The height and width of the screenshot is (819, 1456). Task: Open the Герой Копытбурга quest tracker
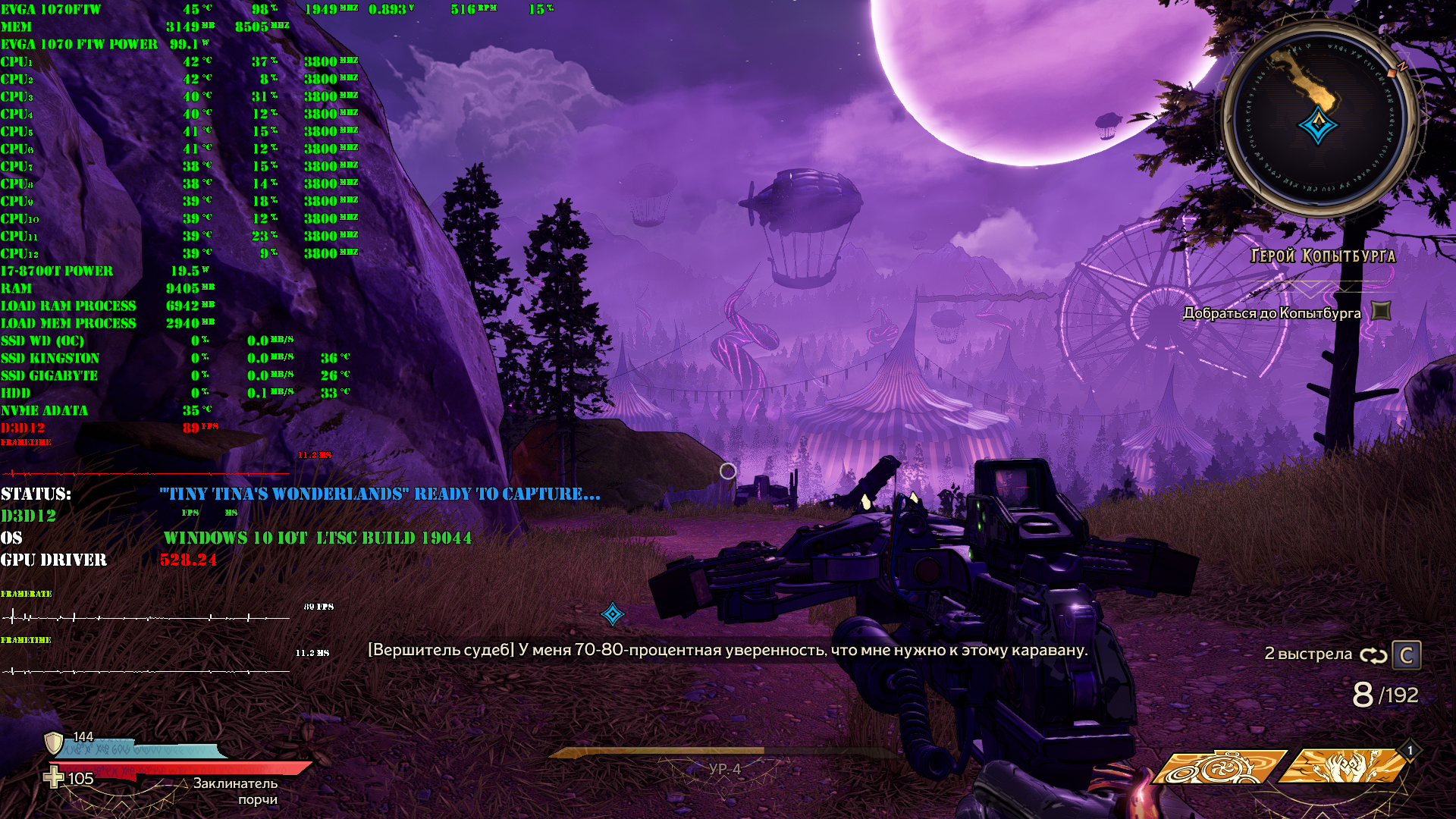[x=1323, y=256]
